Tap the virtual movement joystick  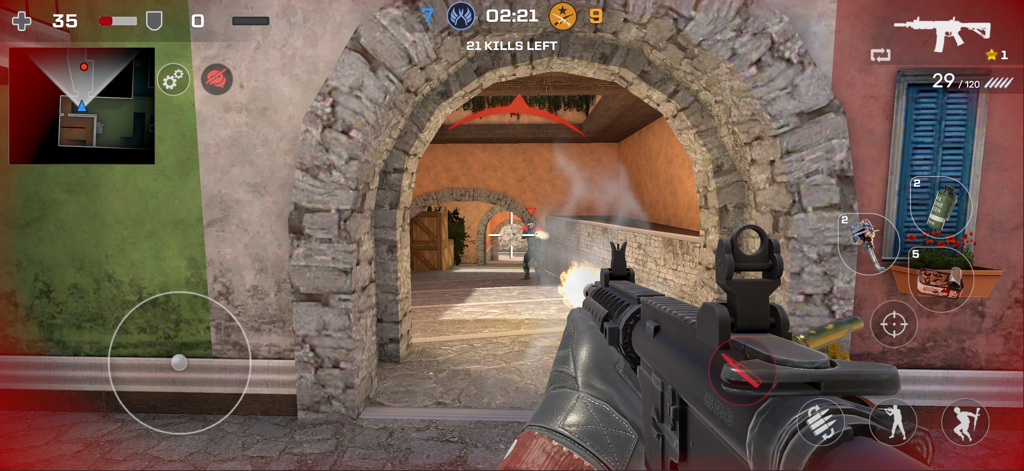point(179,362)
